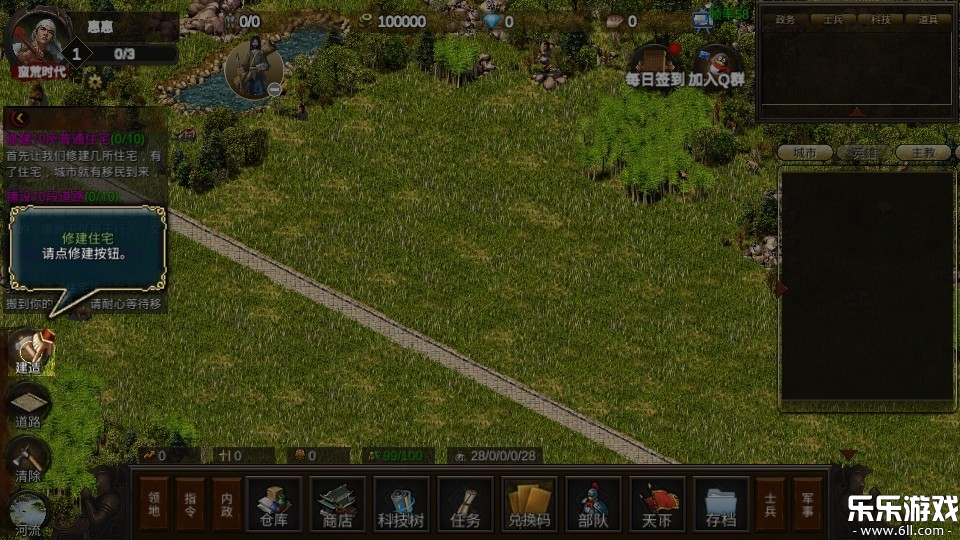This screenshot has width=960, height=540.
Task: Open settings with the gear icon
Action: point(95,81)
